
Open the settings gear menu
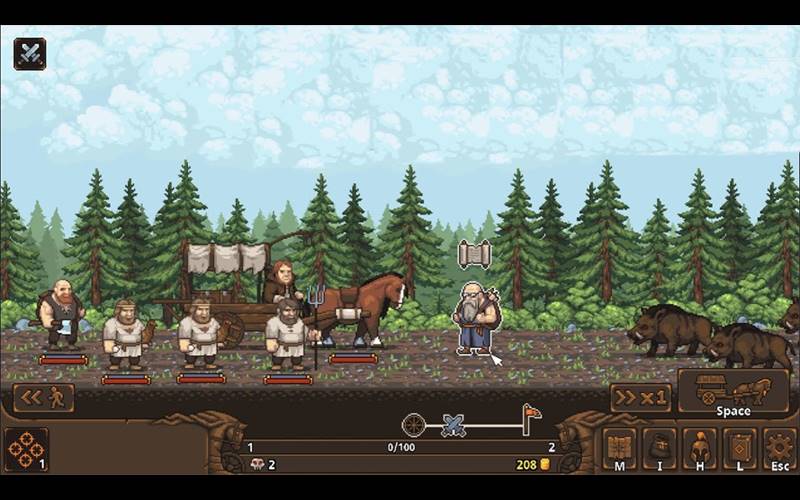tap(779, 449)
